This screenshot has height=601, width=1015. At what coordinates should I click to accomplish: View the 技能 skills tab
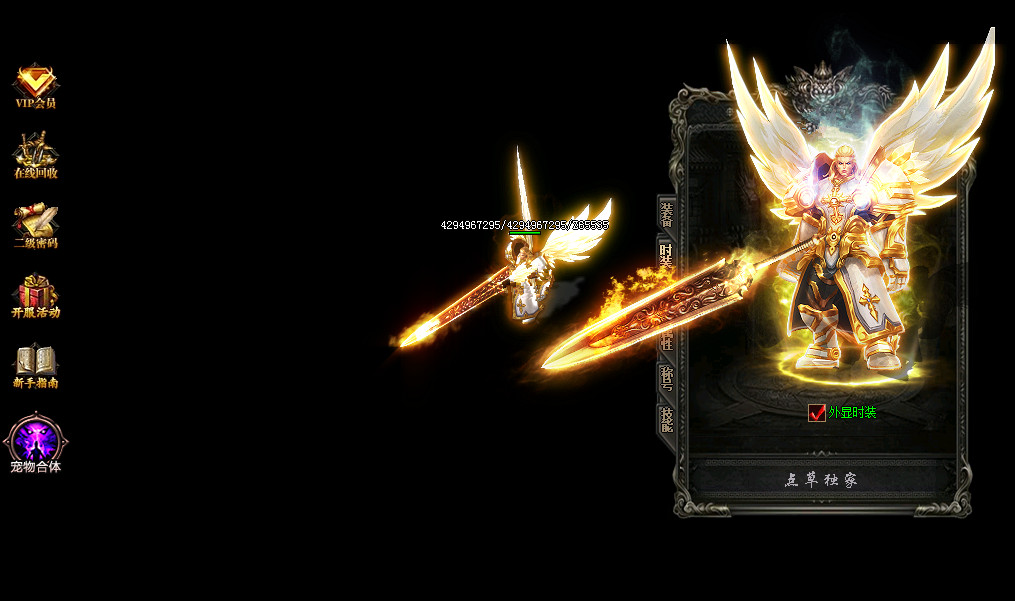666,418
